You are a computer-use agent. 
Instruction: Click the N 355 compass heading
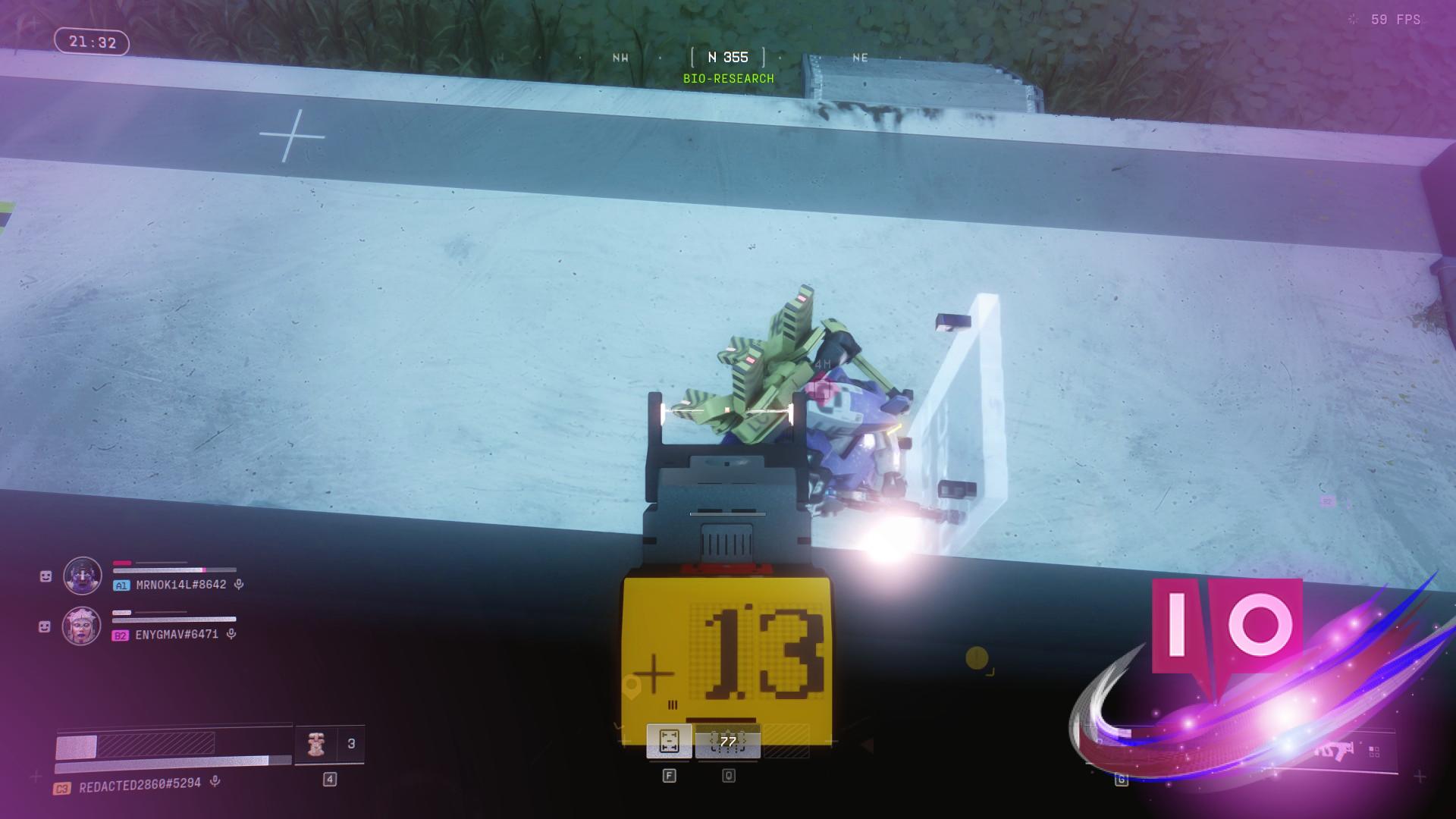[x=728, y=58]
